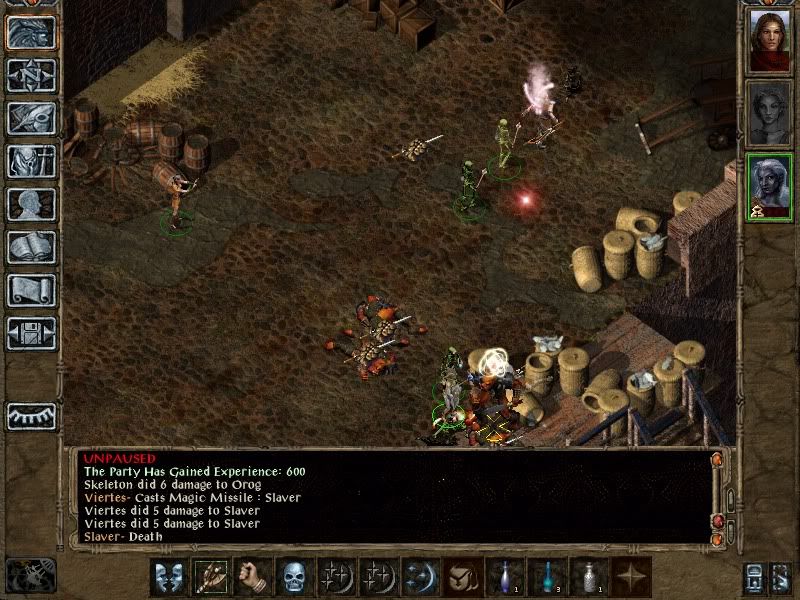Screen dimensions: 800x600
Task: Select the mace weapon slot
Action: click(x=211, y=577)
